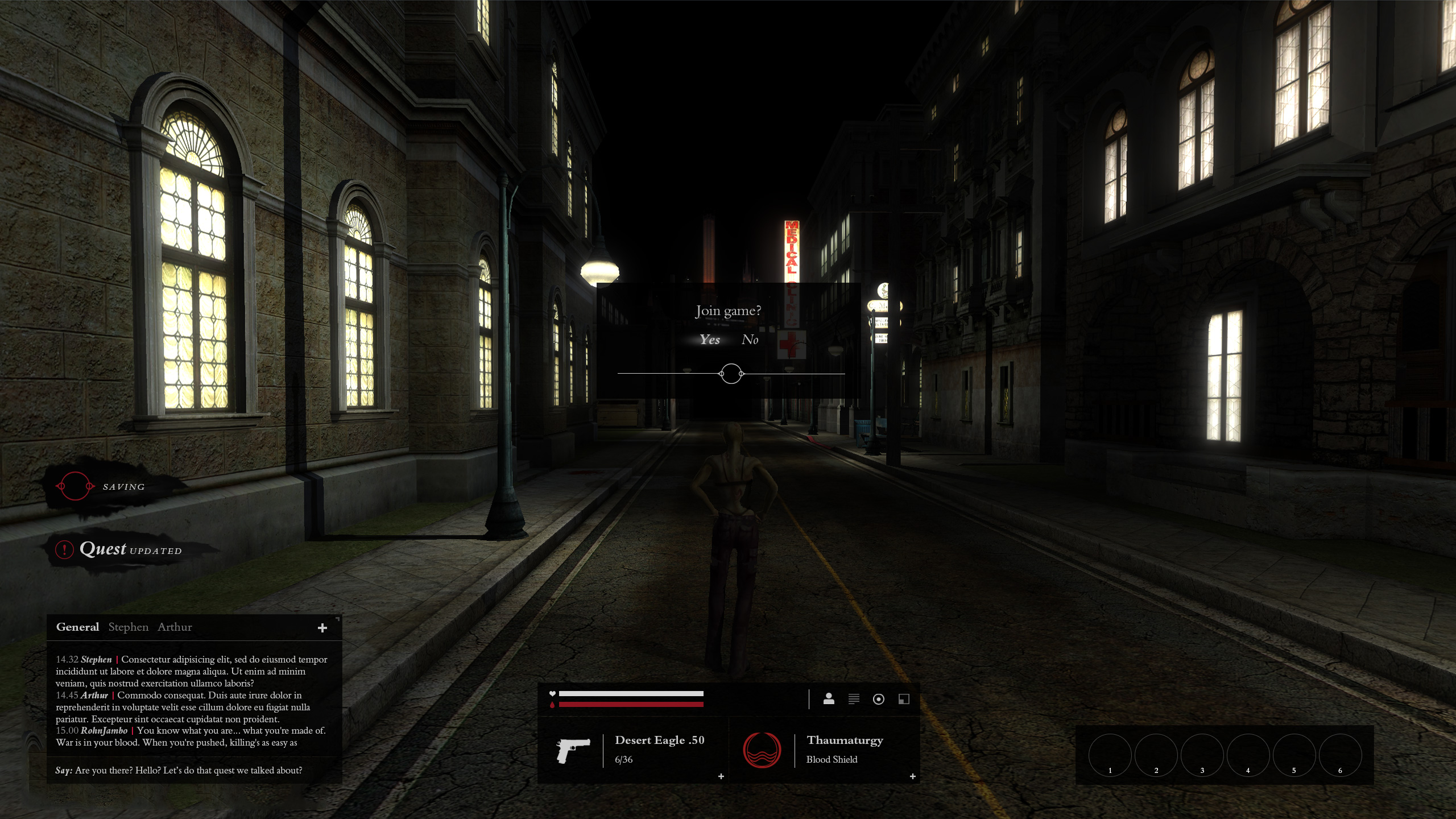Click the circular target icon in HUD
The image size is (1456, 819).
click(x=879, y=699)
